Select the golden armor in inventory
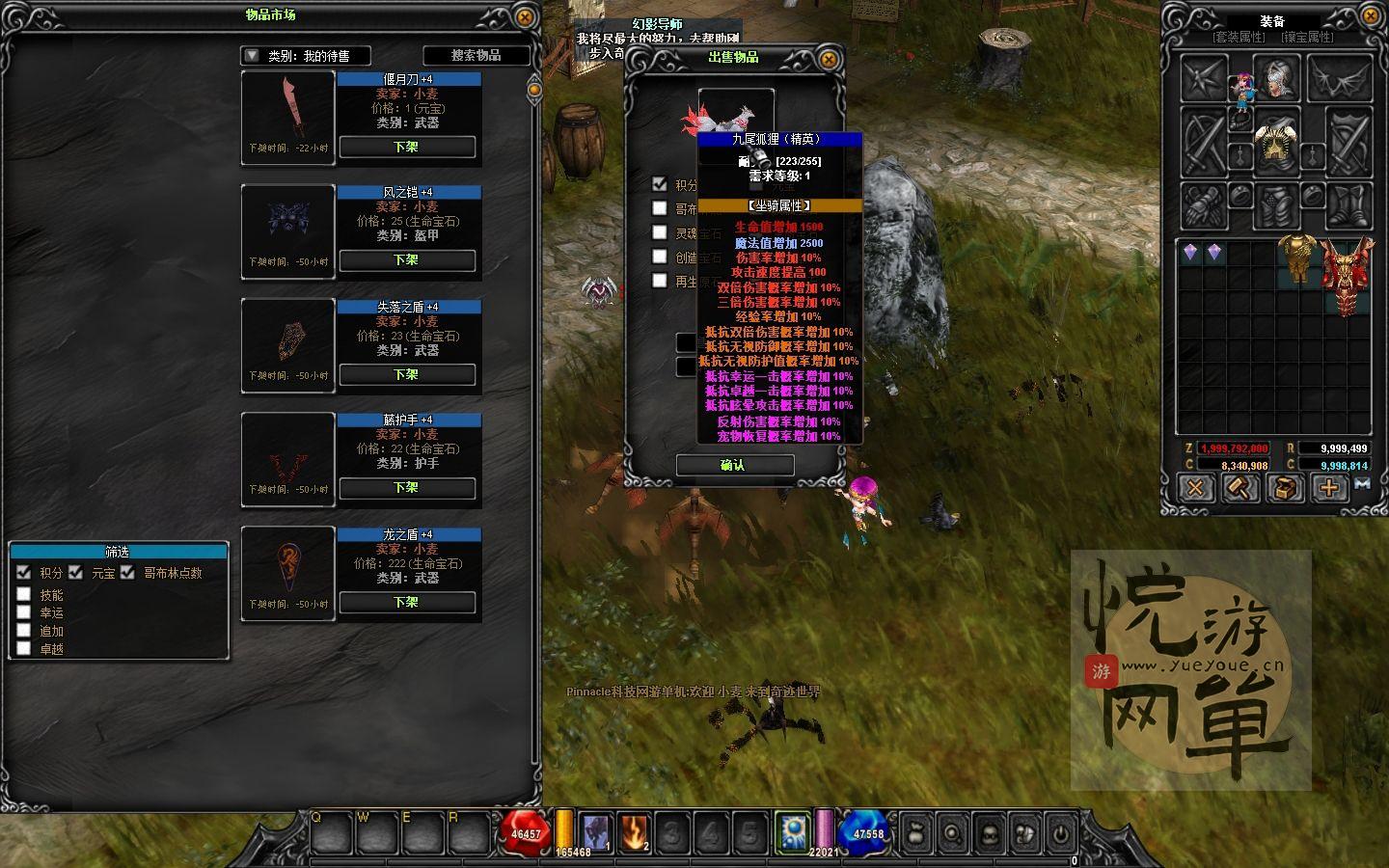This screenshot has height=868, width=1389. click(x=1297, y=258)
